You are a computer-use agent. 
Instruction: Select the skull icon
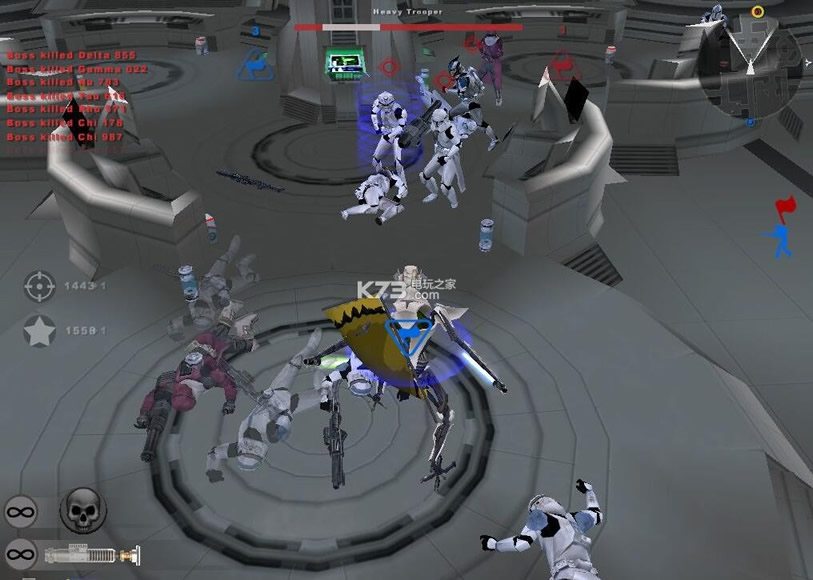(82, 511)
